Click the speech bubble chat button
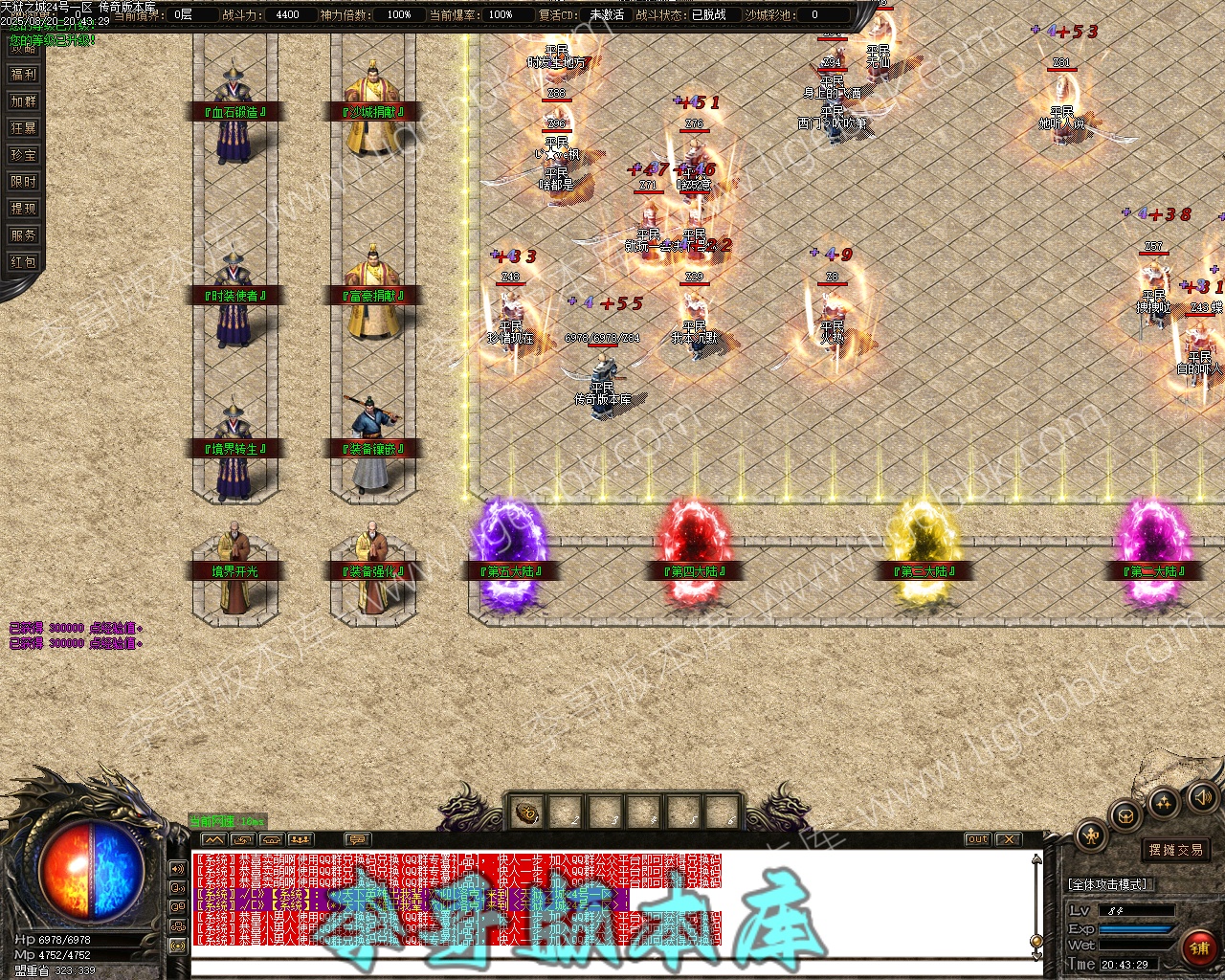Viewport: 1225px width, 980px height. coord(356,839)
